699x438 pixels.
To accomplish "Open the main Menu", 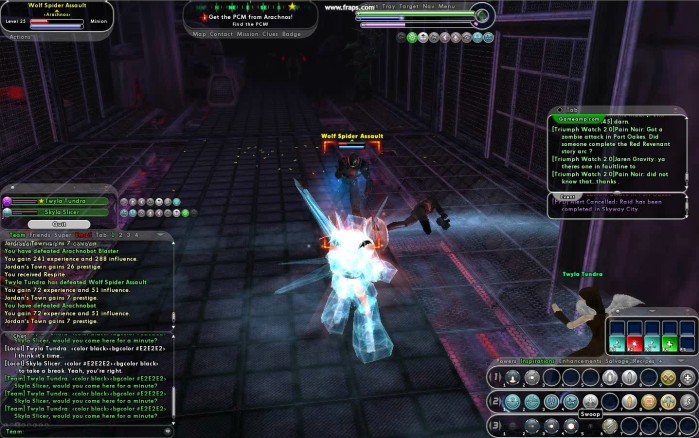I will [x=446, y=6].
